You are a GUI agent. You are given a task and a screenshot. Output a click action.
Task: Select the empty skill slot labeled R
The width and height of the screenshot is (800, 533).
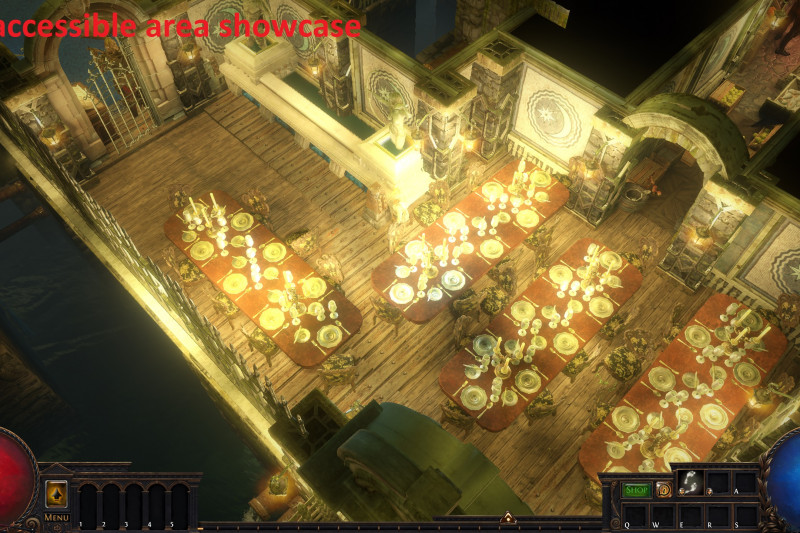click(x=718, y=514)
